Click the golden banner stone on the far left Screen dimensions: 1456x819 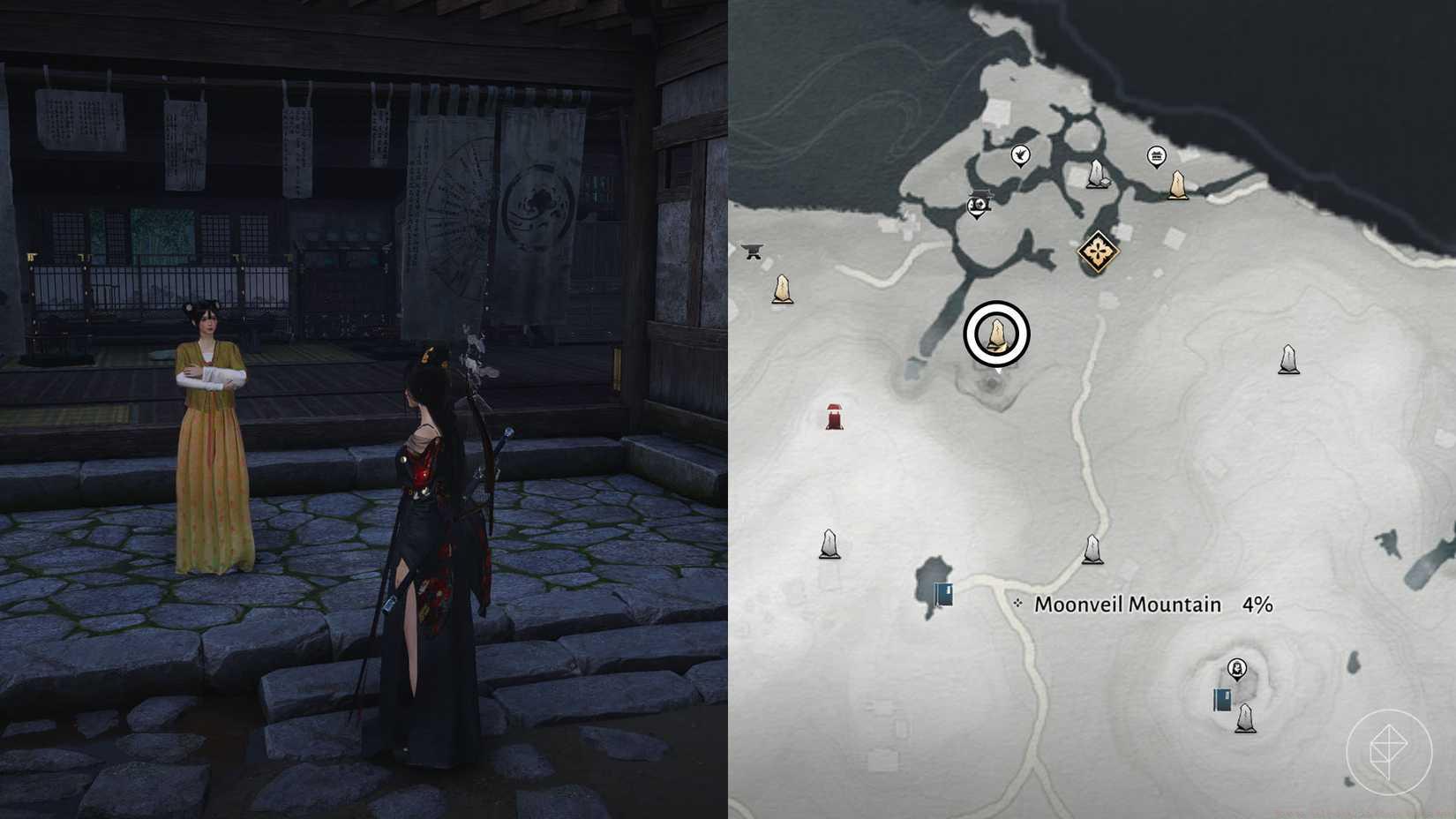pos(782,289)
